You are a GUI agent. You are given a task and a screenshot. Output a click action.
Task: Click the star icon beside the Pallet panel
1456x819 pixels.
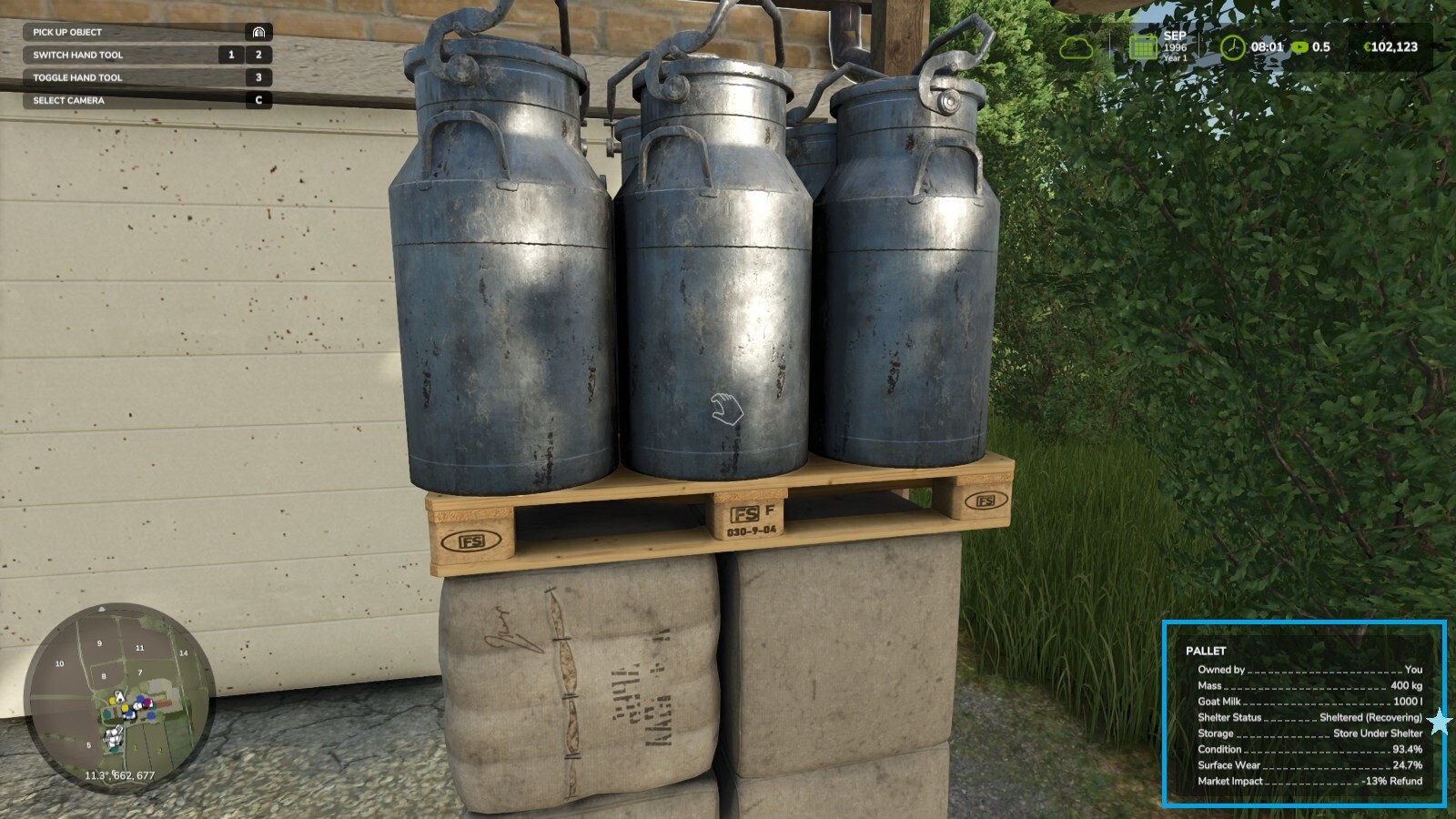tap(1439, 720)
